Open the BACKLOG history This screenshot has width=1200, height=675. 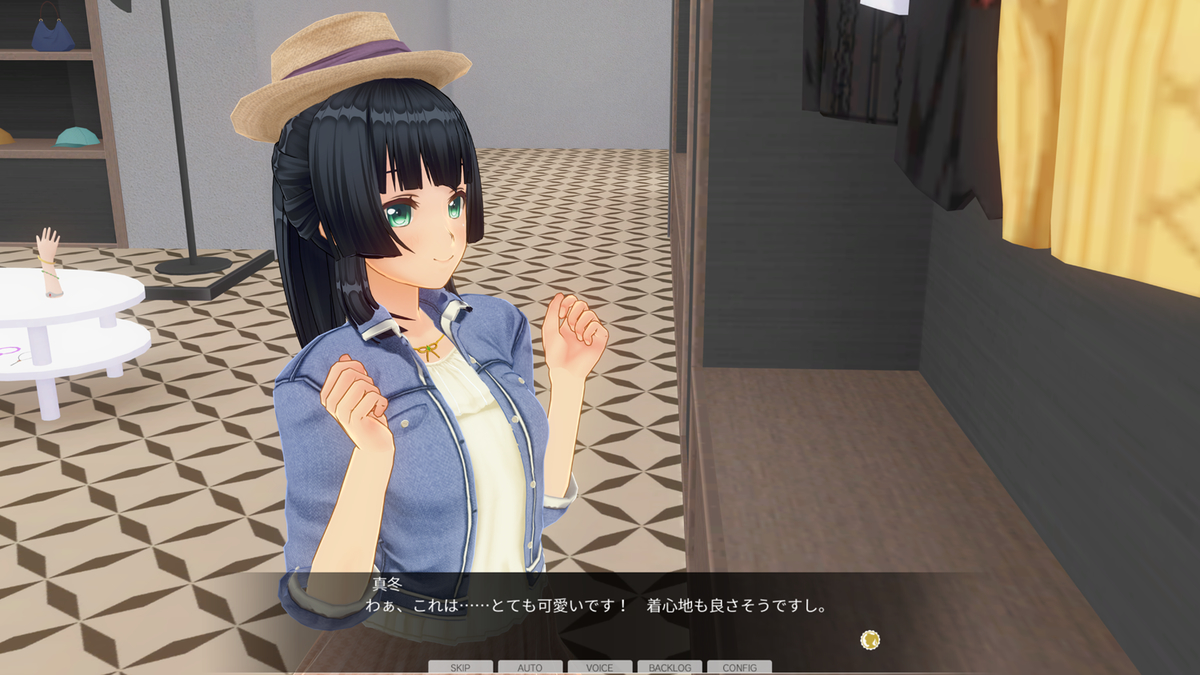pos(669,667)
